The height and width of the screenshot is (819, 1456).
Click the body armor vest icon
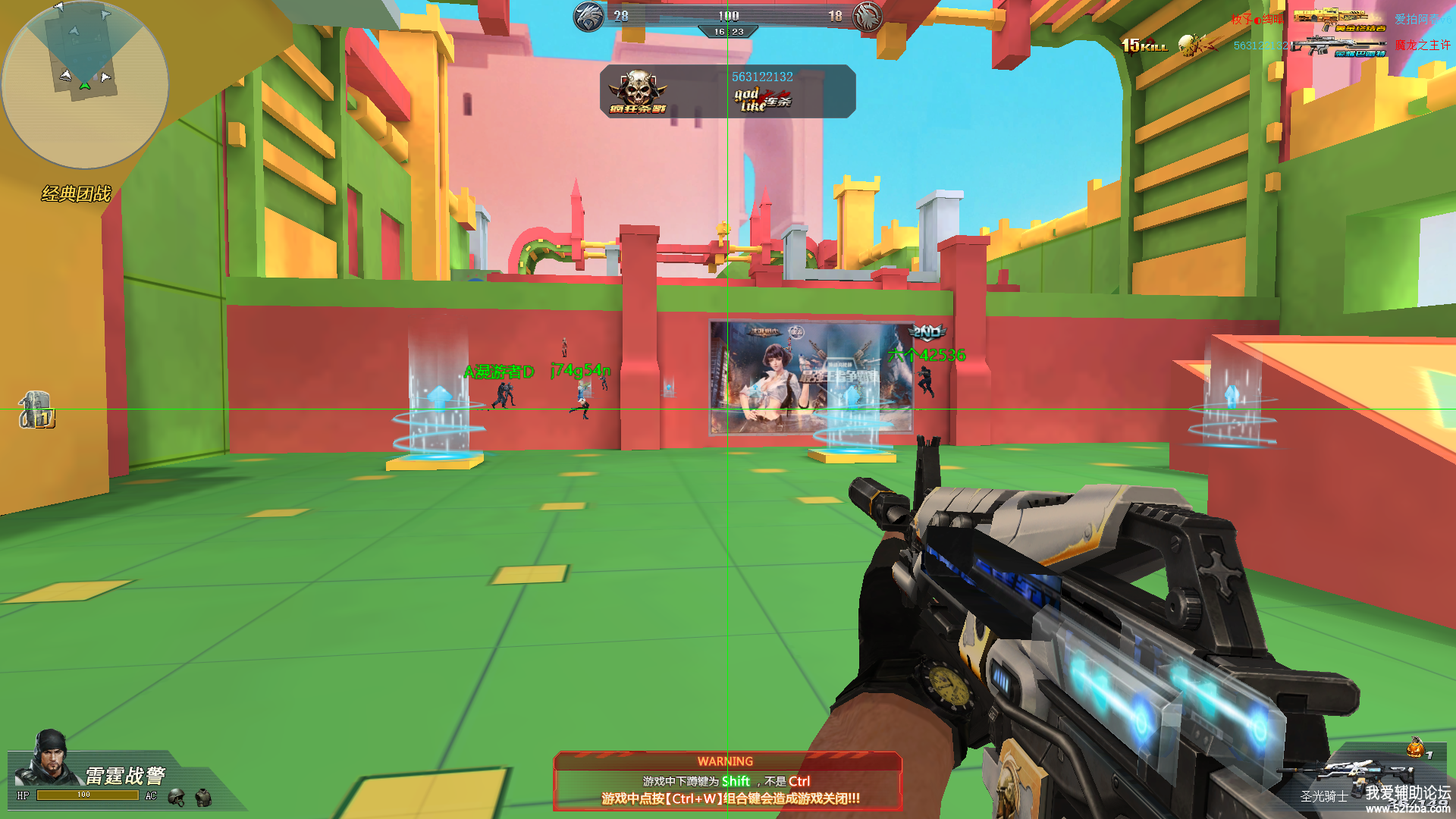coord(203,797)
